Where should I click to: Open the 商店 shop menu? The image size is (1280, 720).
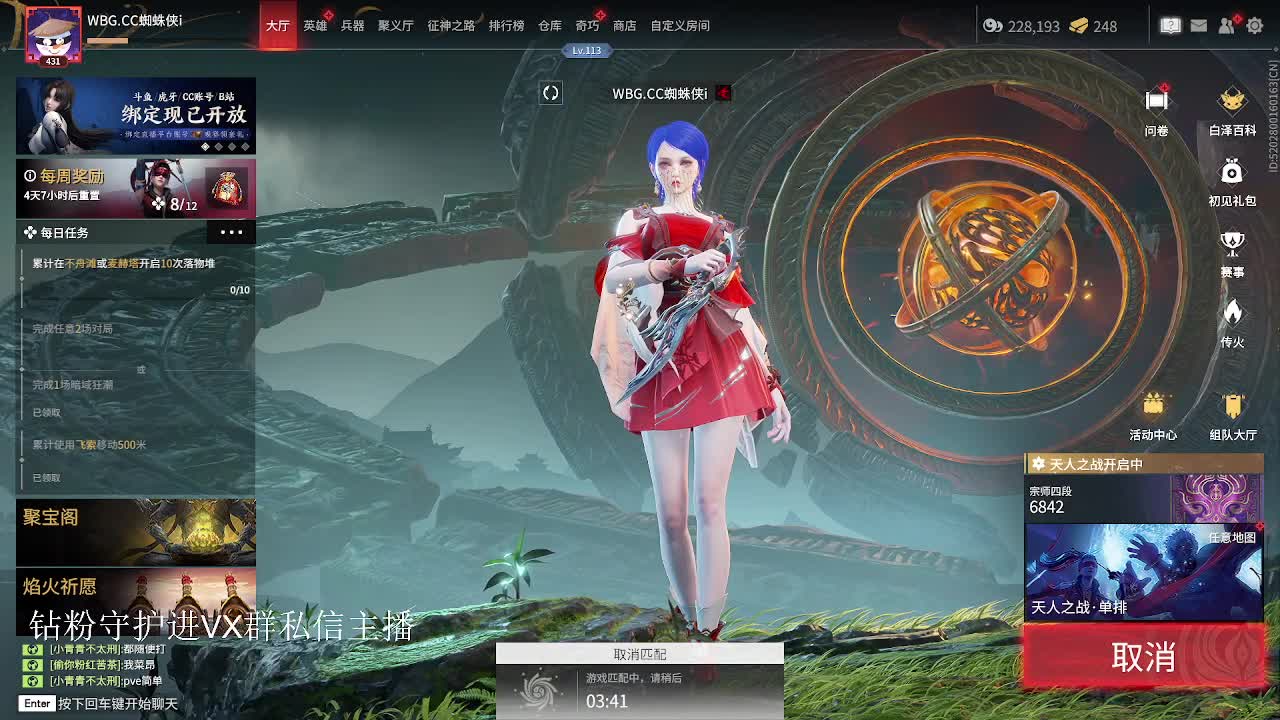626,25
